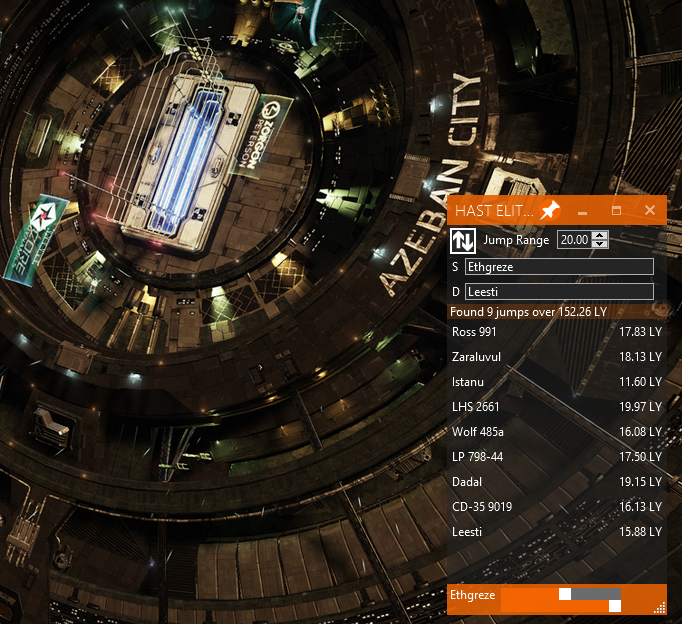Toggle the pin-on-top pushpin icon

549,210
